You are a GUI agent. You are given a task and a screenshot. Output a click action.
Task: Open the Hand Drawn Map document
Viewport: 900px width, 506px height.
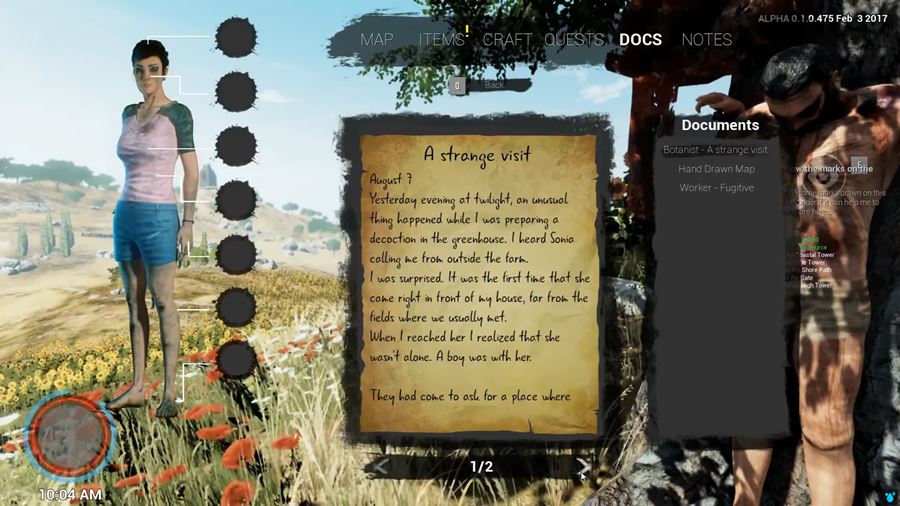coord(715,169)
